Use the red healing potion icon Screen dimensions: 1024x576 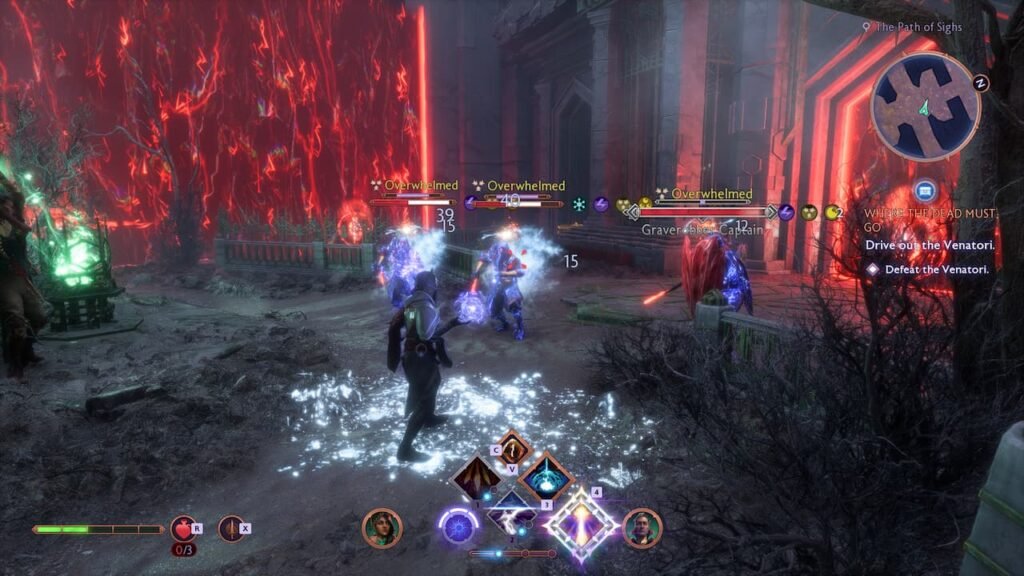coord(182,528)
